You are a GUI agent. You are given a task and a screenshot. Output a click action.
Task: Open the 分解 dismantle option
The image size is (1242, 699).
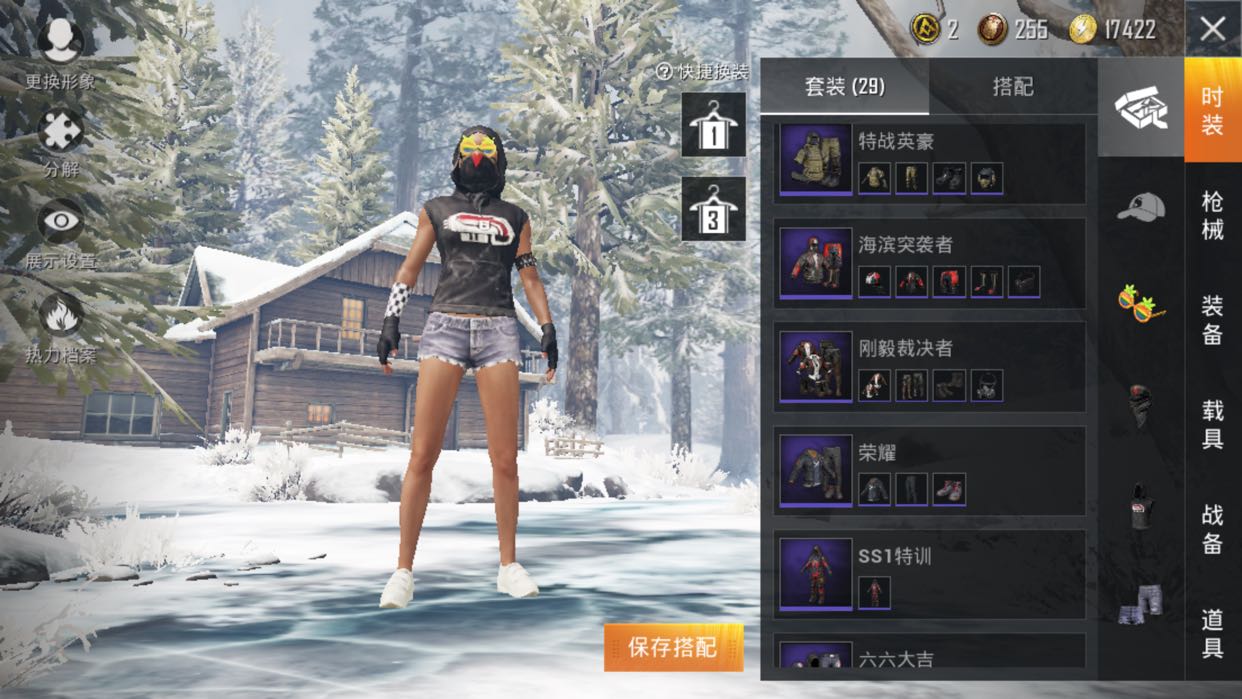[x=61, y=142]
